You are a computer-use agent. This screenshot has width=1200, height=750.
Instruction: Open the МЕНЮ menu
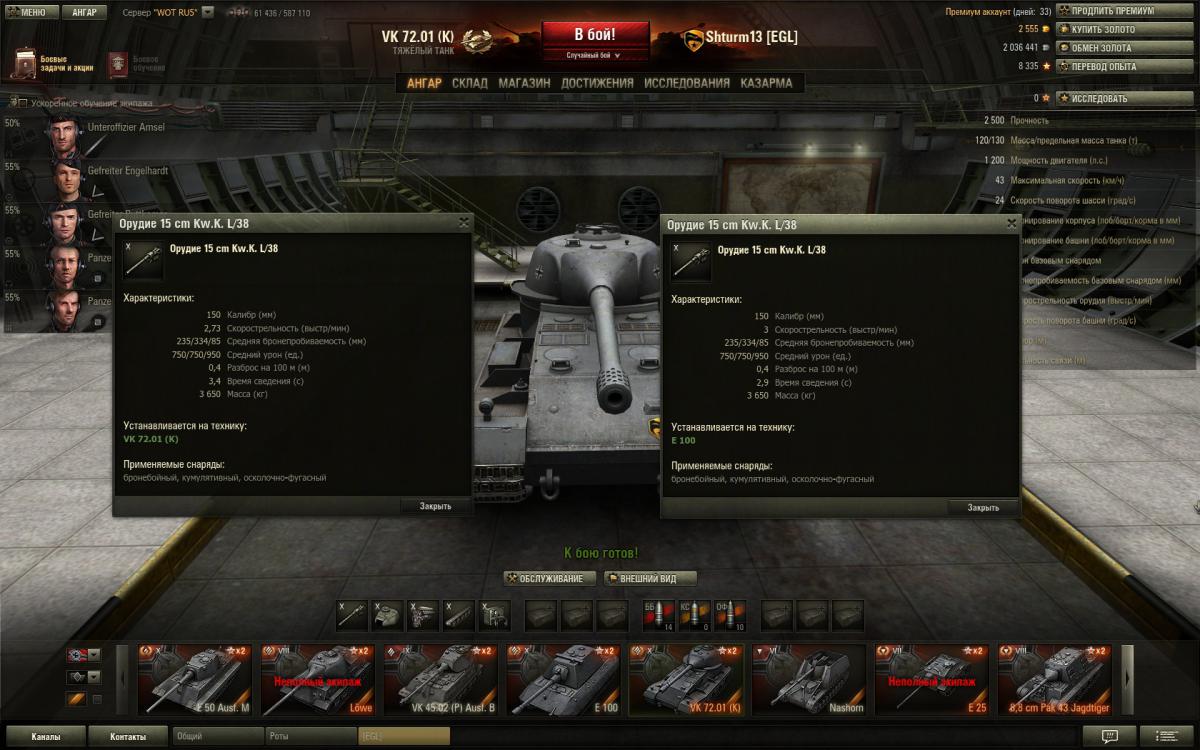click(31, 13)
